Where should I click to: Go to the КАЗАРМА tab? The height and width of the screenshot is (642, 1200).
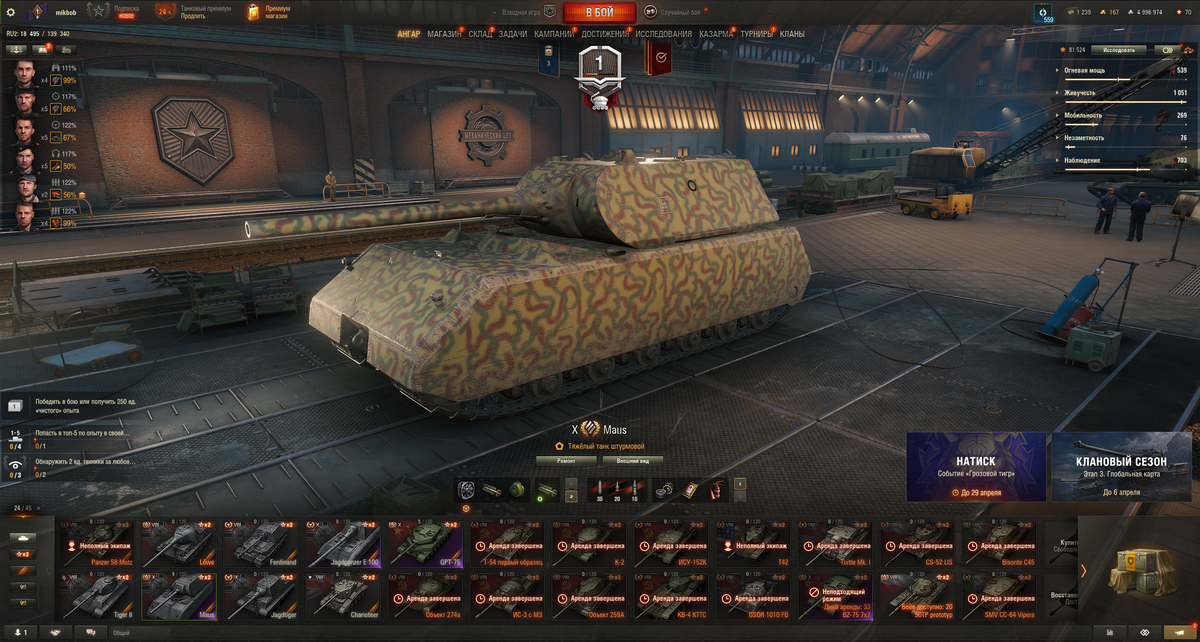point(716,34)
